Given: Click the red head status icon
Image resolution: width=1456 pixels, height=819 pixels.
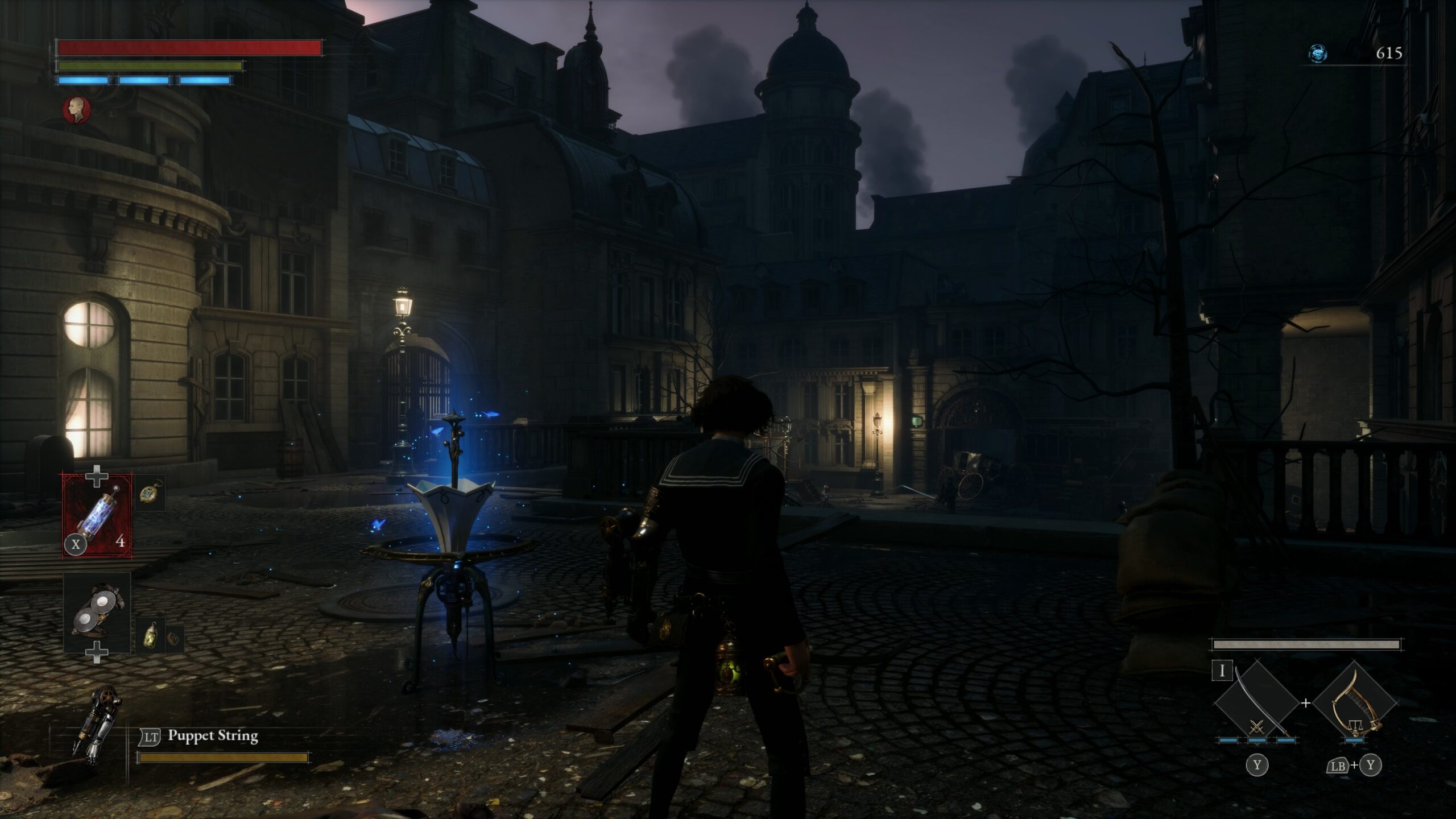Looking at the screenshot, I should pos(77,109).
